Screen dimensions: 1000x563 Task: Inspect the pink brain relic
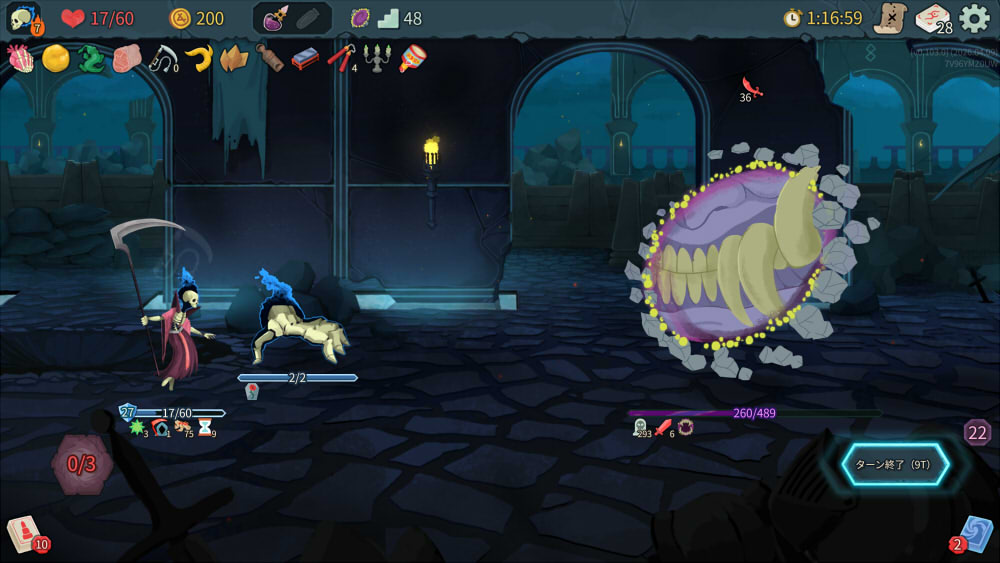click(20, 58)
